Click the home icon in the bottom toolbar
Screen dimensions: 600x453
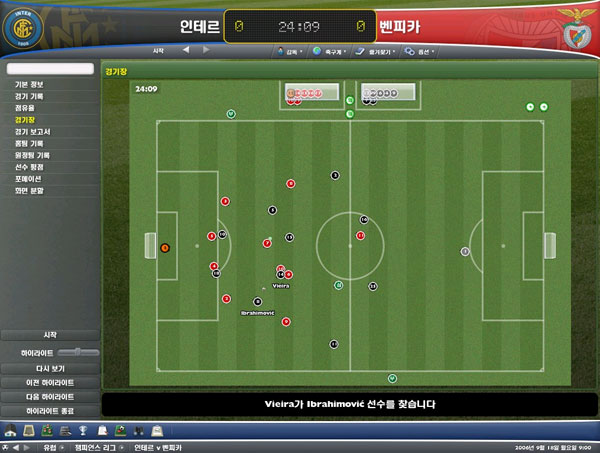[x=10, y=431]
